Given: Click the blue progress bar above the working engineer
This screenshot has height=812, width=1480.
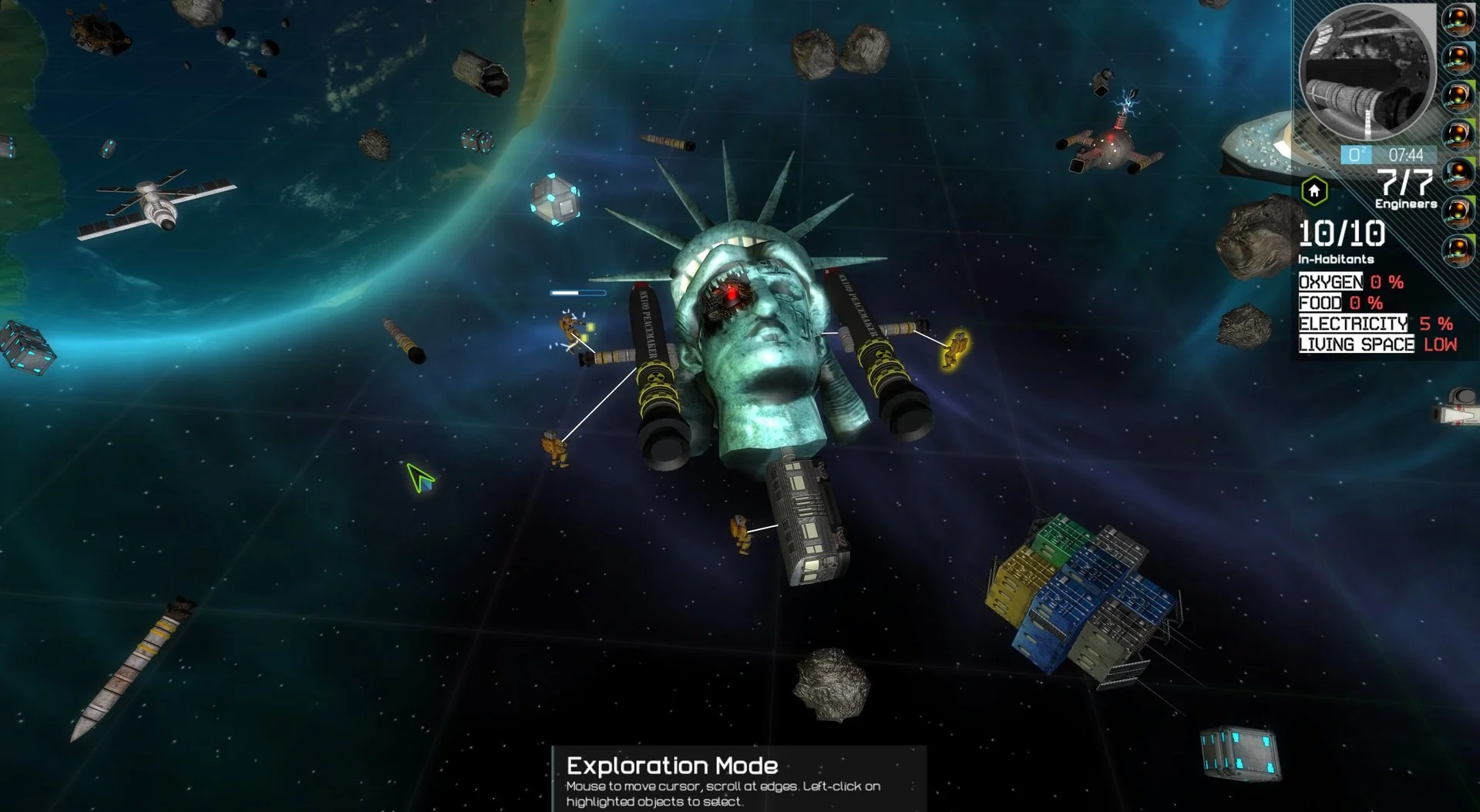Looking at the screenshot, I should click(577, 294).
